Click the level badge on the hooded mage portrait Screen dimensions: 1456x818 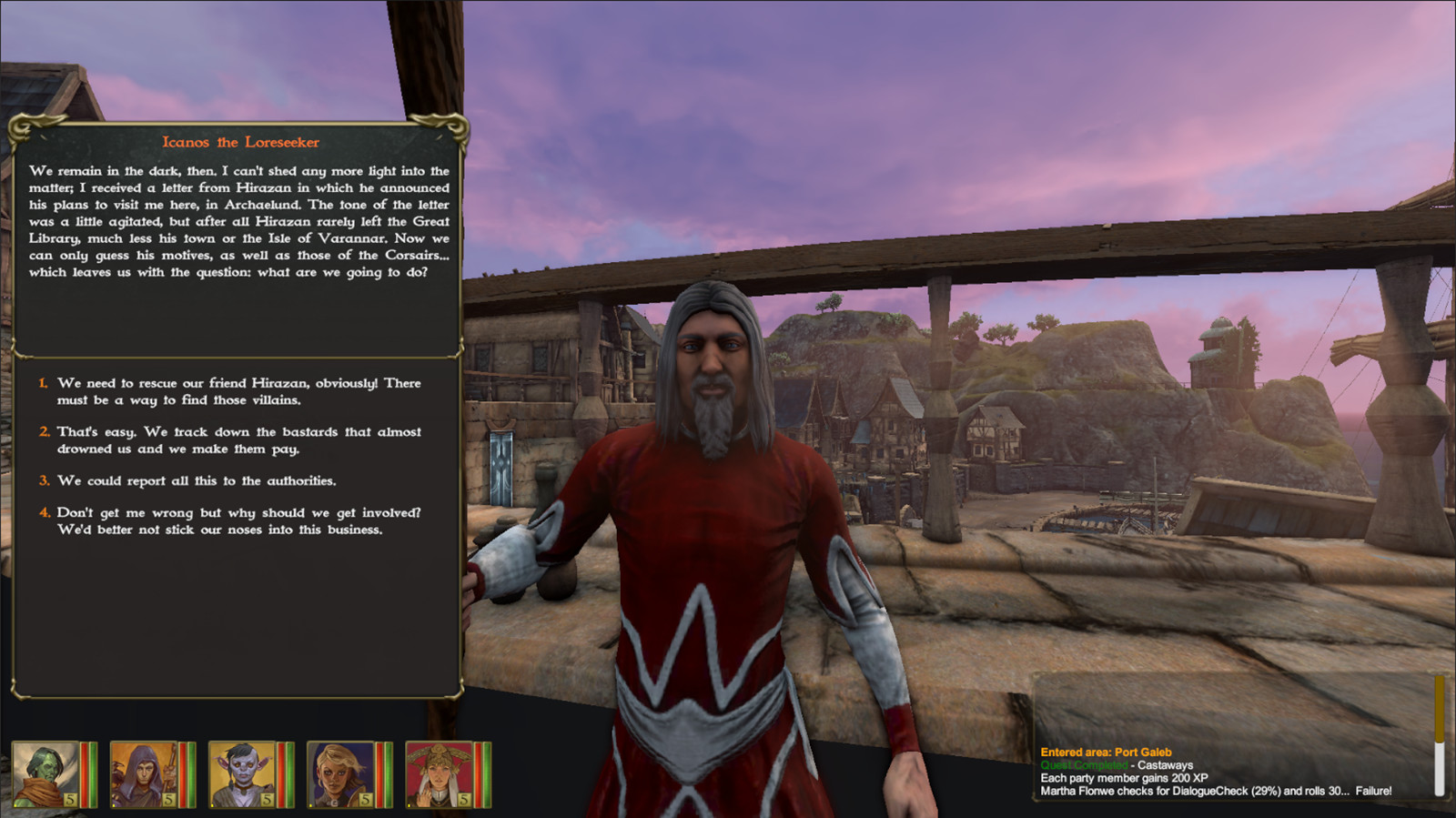(x=168, y=800)
